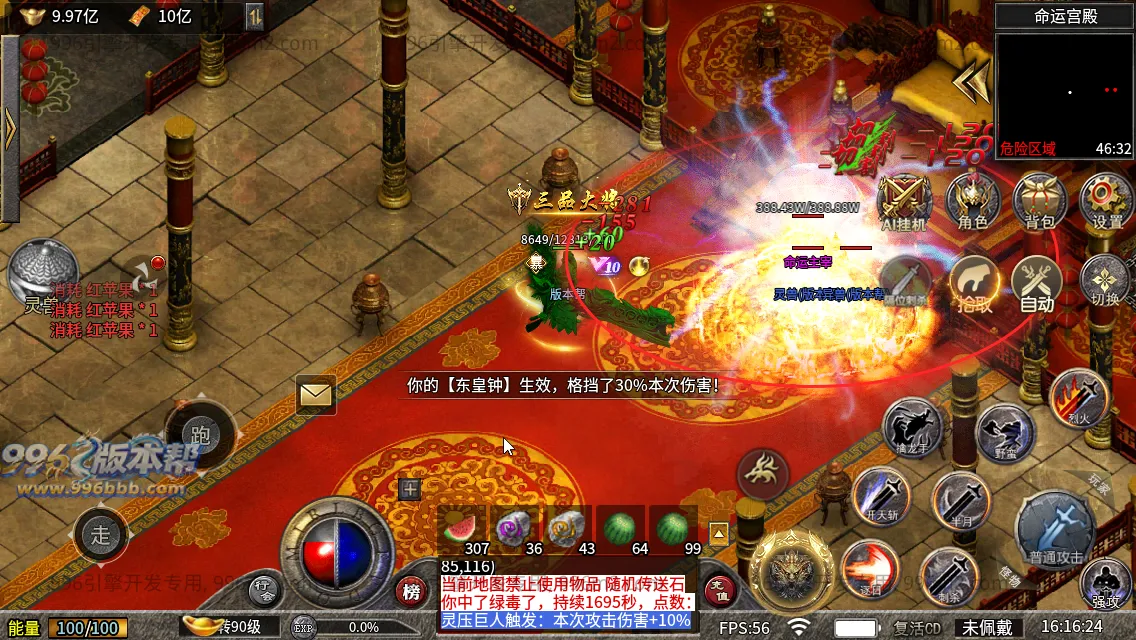Open the 榜 rankings button

(x=410, y=591)
